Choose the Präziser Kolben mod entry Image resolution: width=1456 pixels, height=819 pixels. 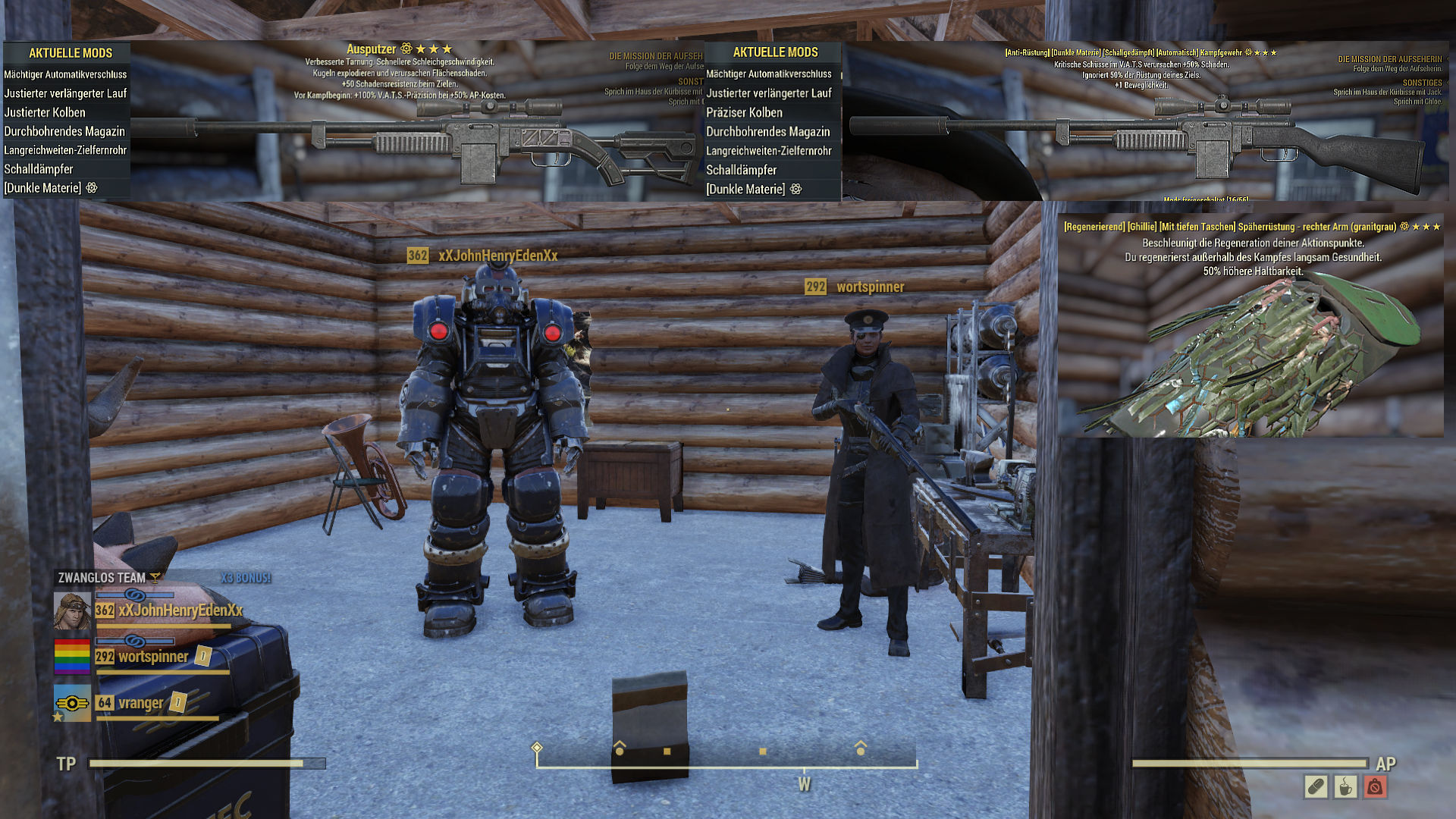(744, 112)
